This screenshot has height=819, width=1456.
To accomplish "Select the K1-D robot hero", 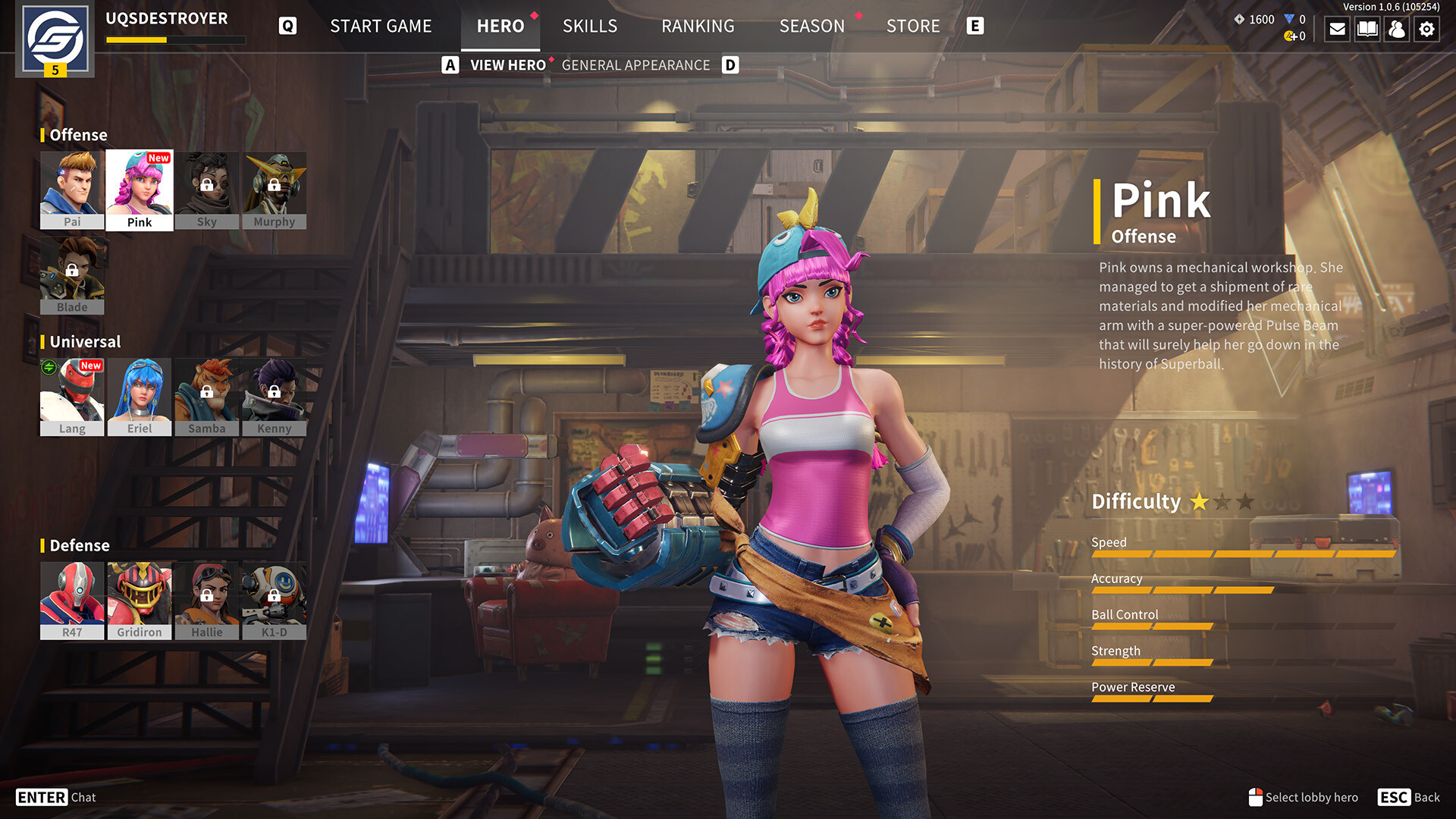I will 275,601.
